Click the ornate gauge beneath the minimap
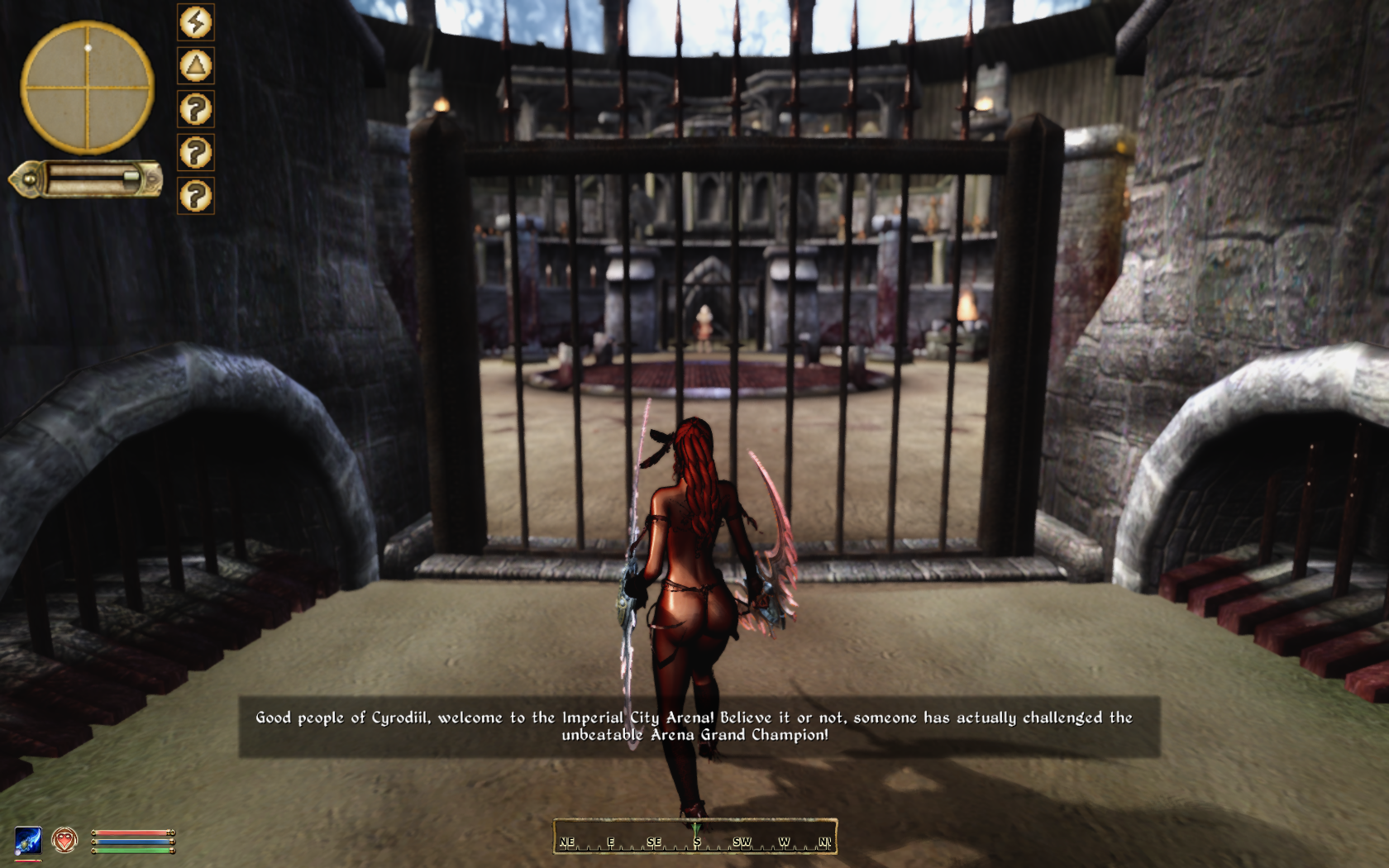Image resolution: width=1389 pixels, height=868 pixels. click(87, 179)
